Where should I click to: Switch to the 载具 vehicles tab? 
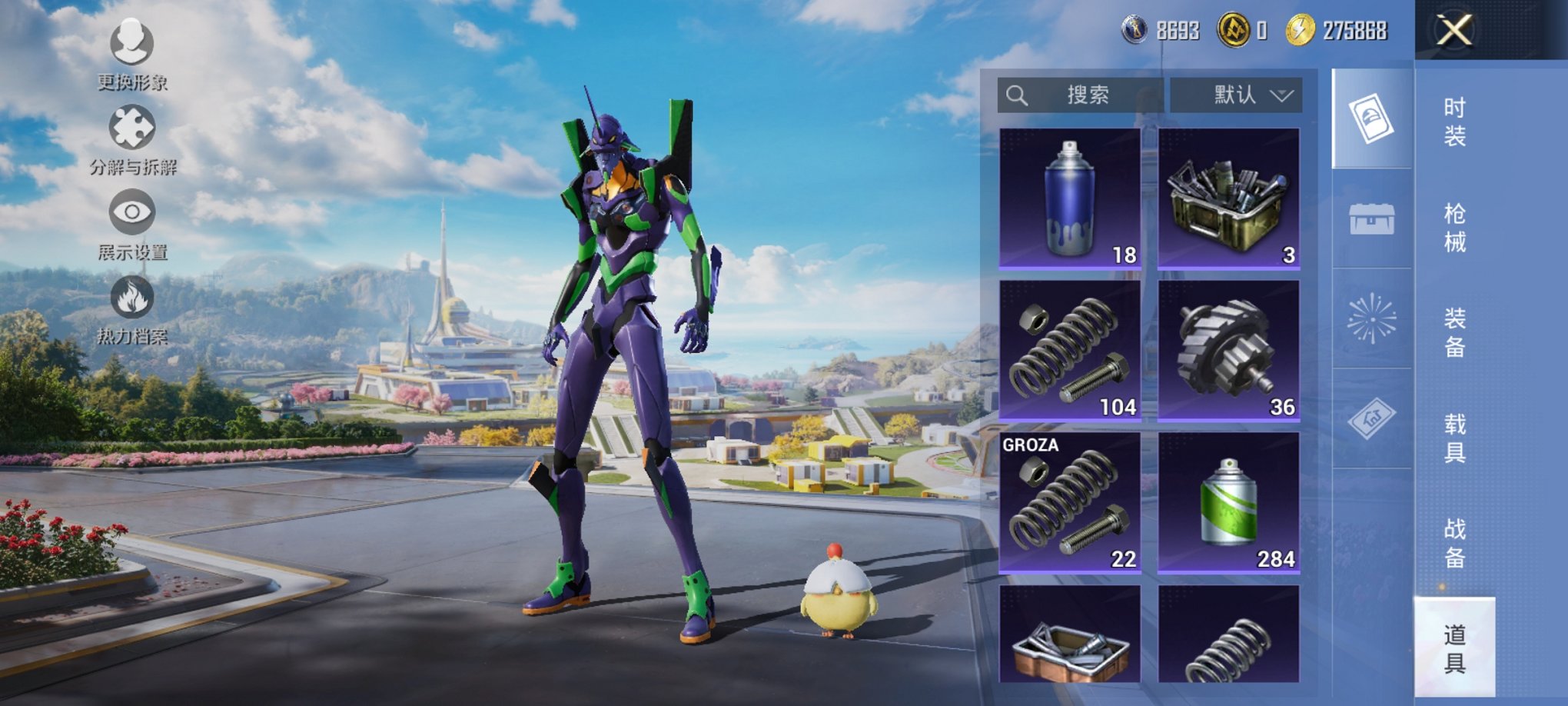tap(1454, 438)
